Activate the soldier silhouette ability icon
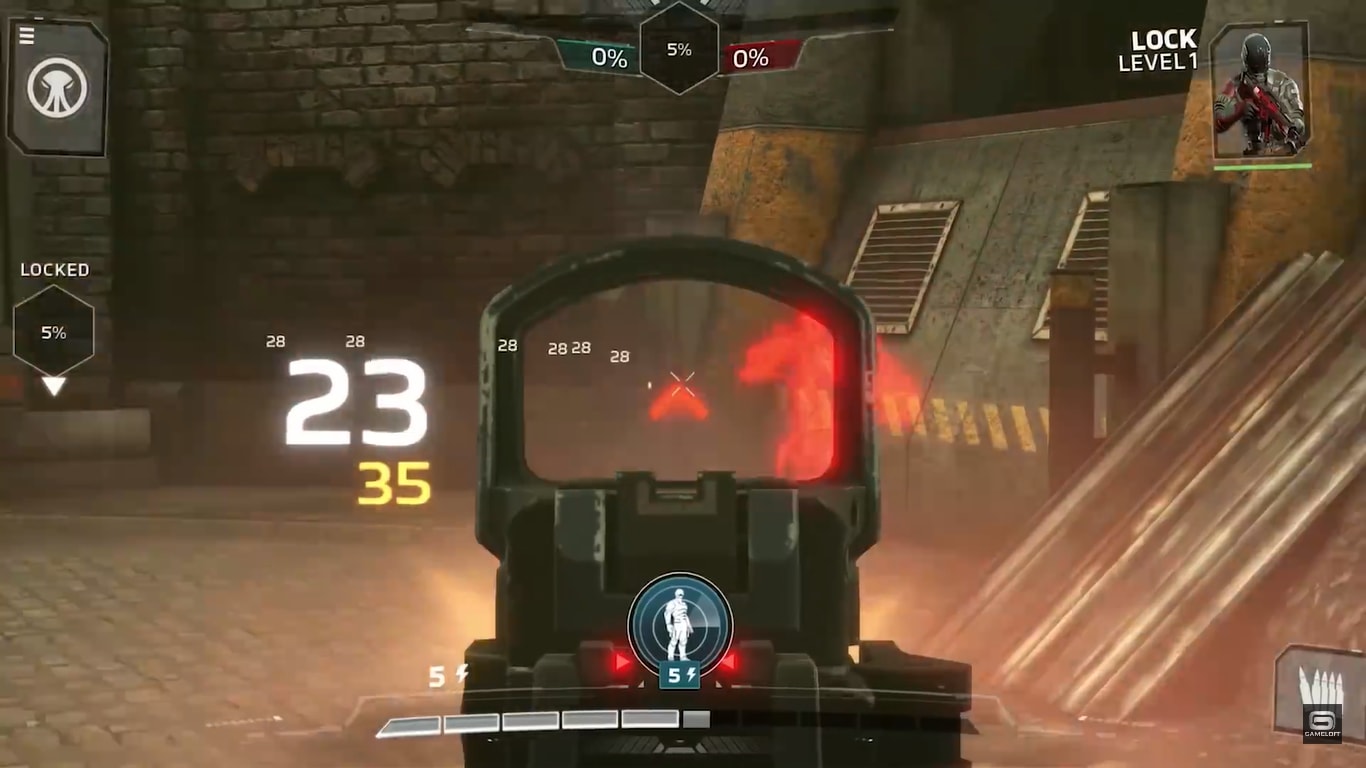Image resolution: width=1366 pixels, height=768 pixels. (x=680, y=623)
